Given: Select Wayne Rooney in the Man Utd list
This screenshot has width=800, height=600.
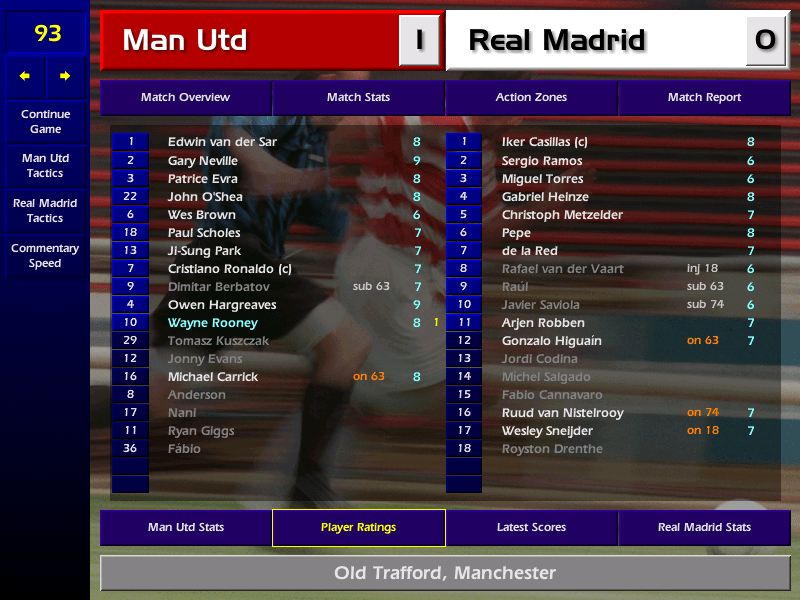Looking at the screenshot, I should pyautogui.click(x=213, y=323).
